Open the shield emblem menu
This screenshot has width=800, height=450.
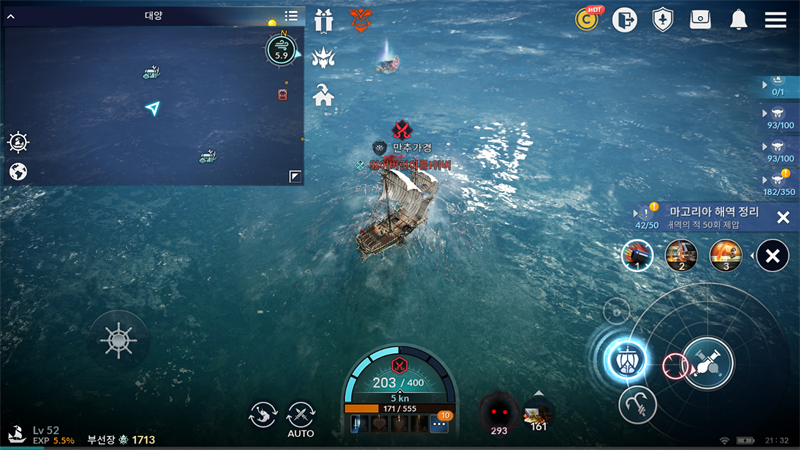pos(662,19)
